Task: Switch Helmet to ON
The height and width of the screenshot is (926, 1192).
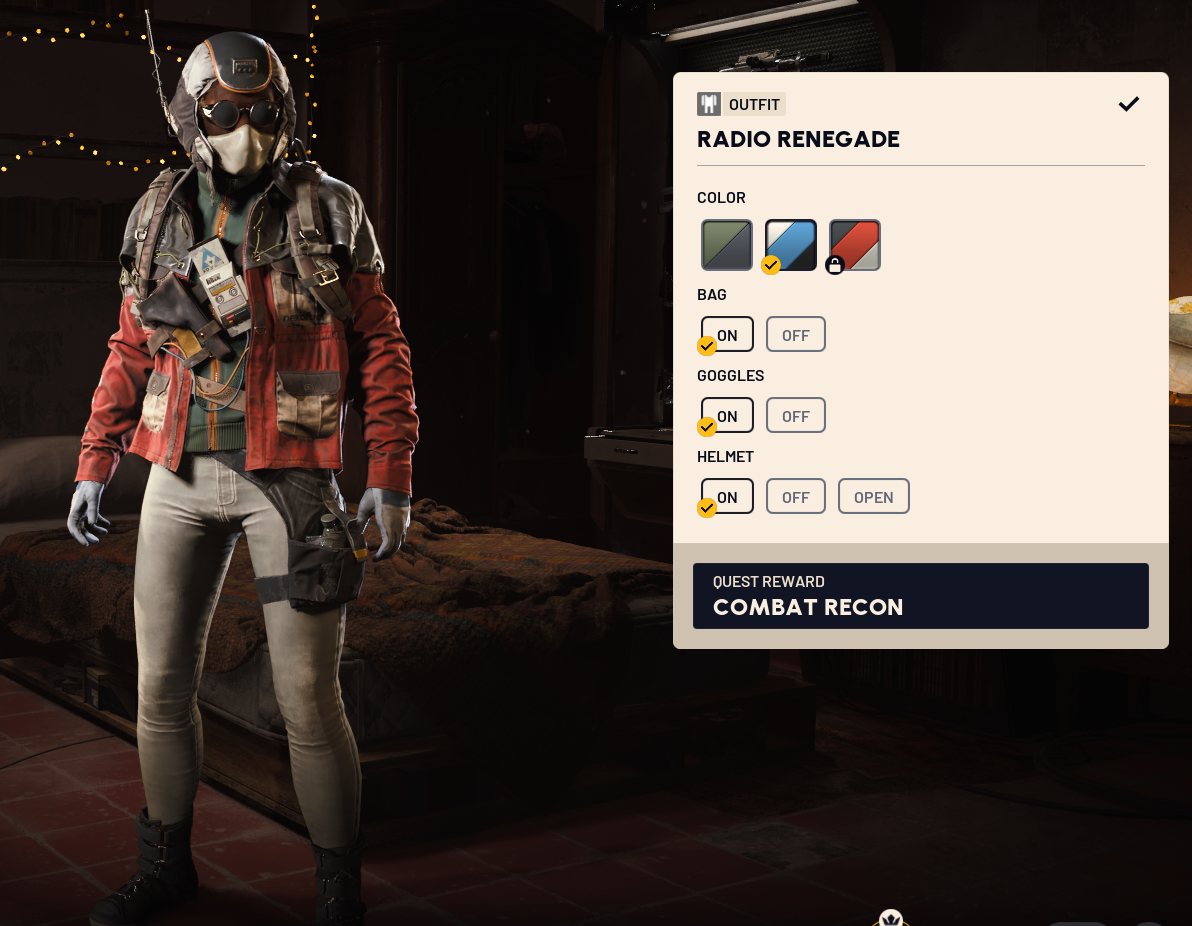Action: click(x=727, y=497)
